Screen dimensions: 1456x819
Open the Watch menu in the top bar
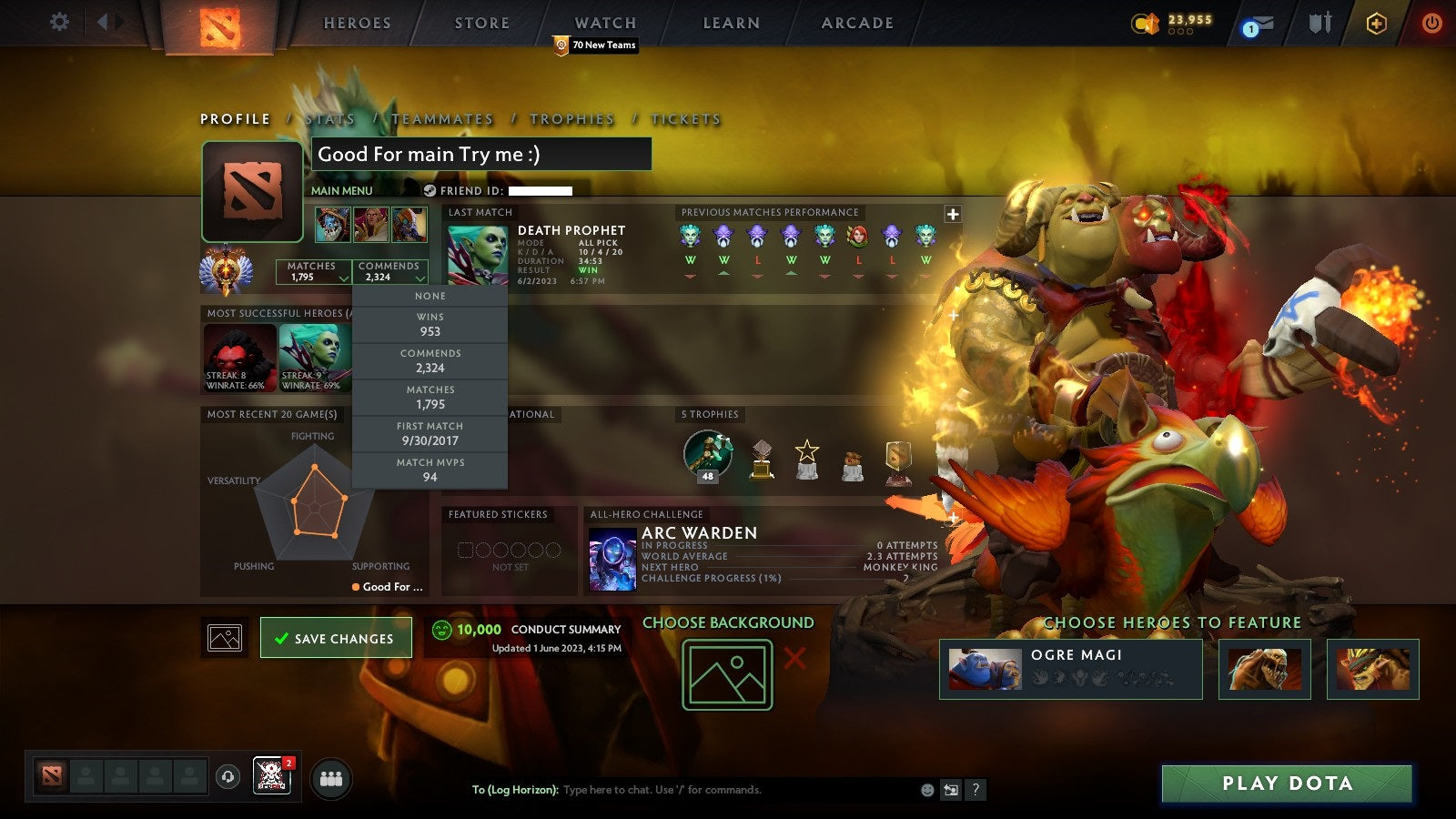pos(604,23)
